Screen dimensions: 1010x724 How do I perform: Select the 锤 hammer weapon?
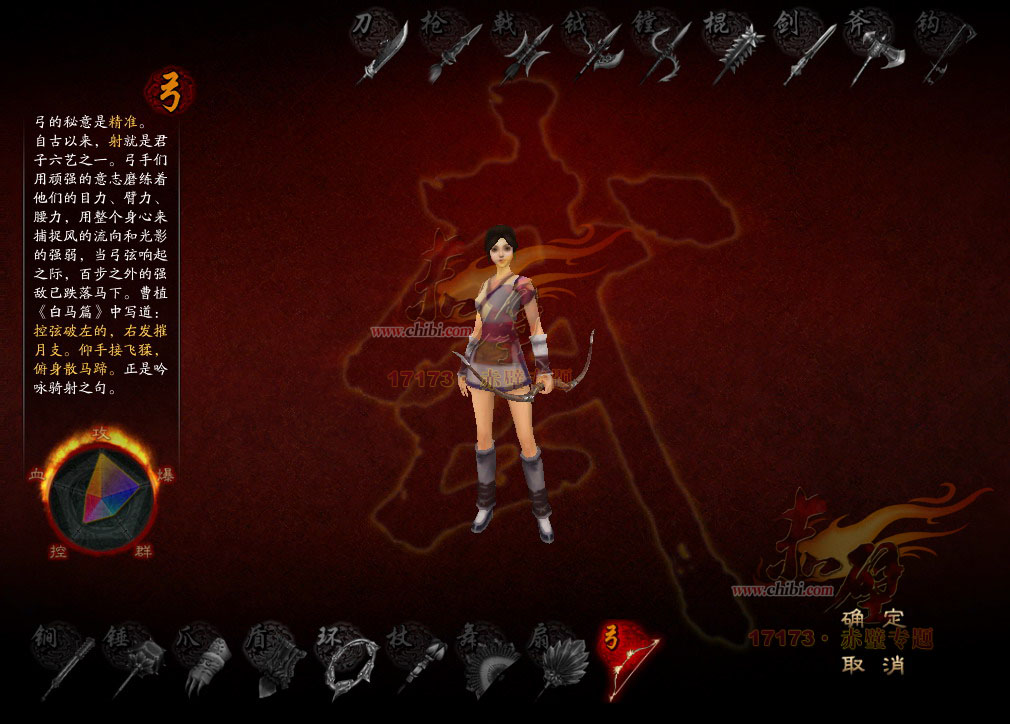pyautogui.click(x=133, y=660)
